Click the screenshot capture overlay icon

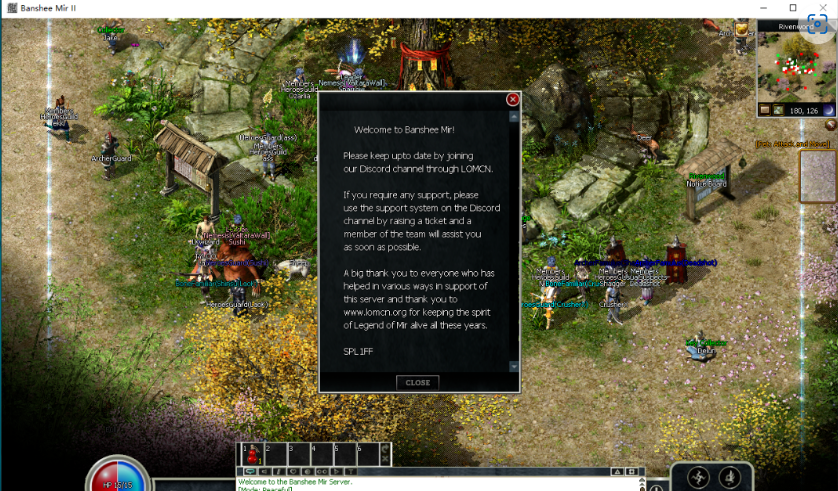coord(817,25)
